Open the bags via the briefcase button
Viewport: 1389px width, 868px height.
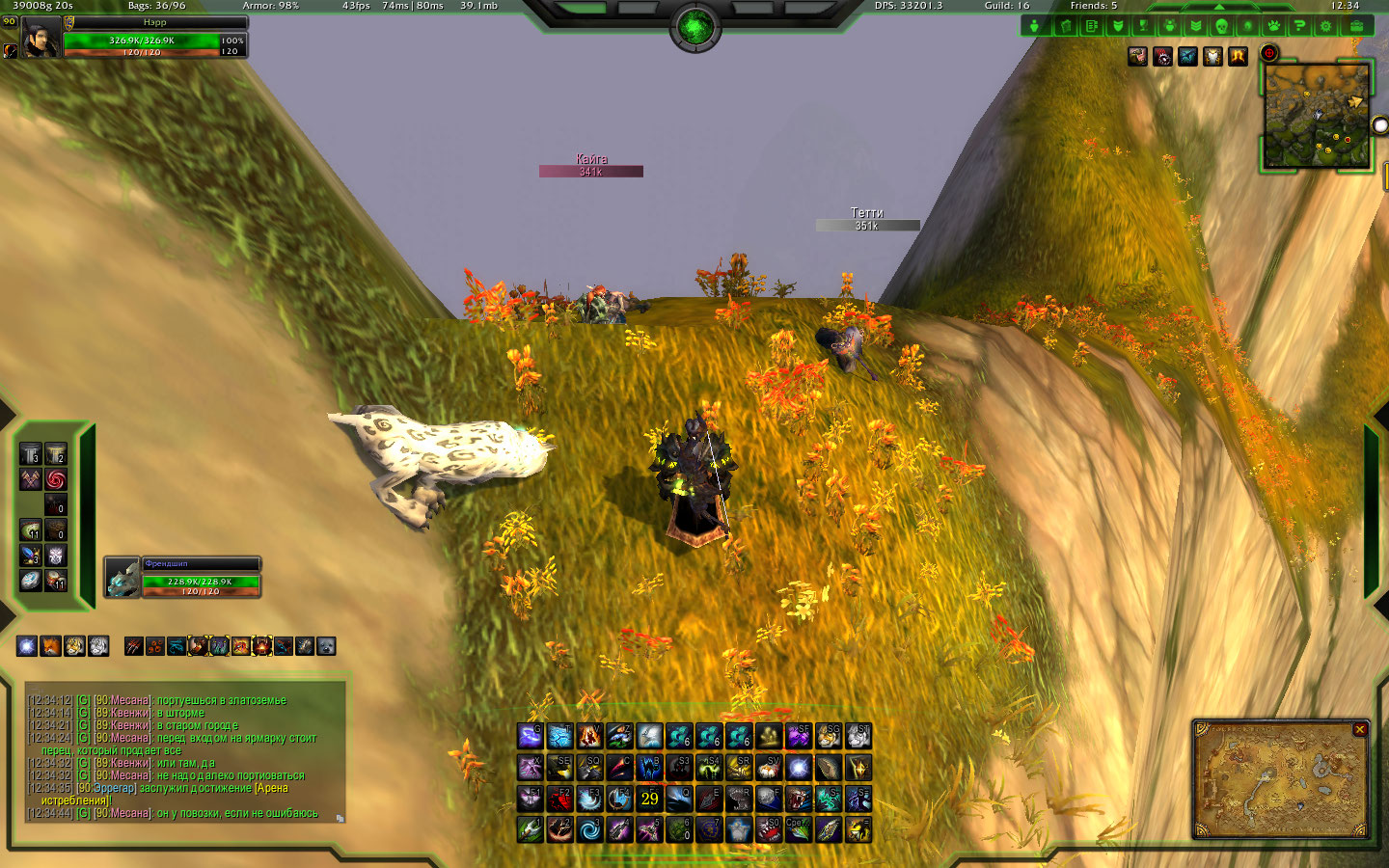click(x=1356, y=26)
